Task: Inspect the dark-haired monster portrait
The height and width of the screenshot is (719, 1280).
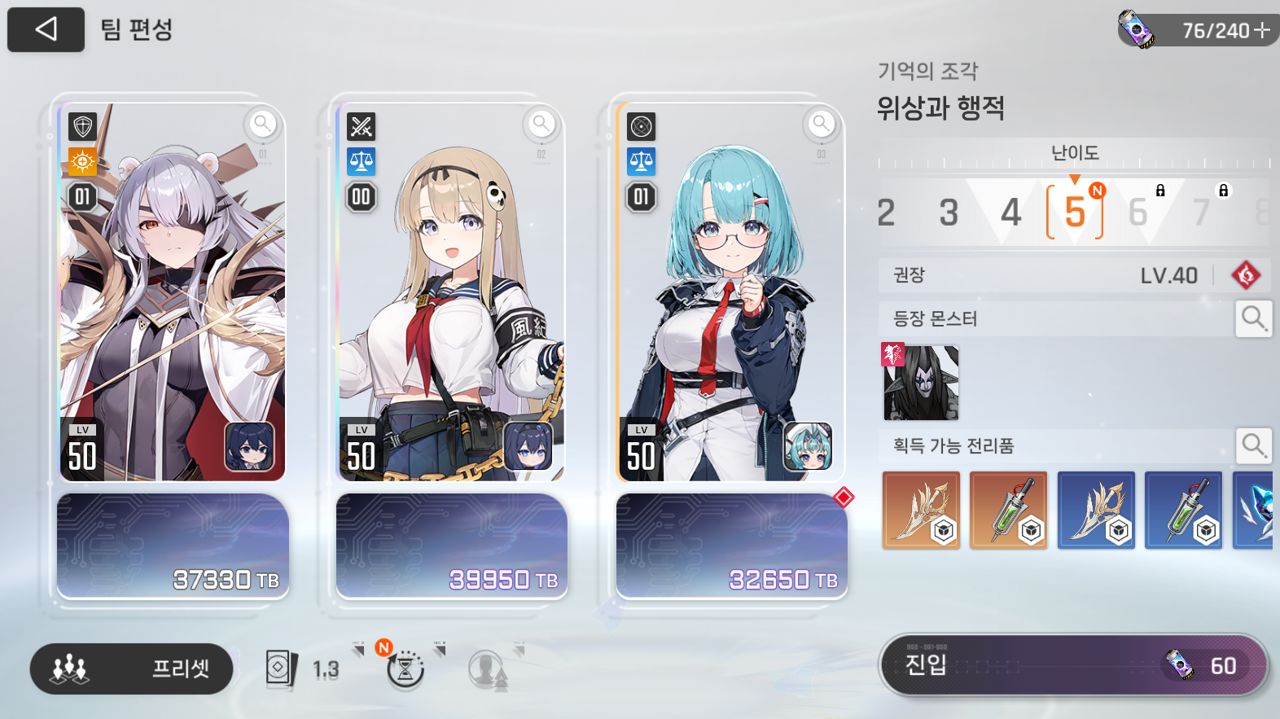Action: [x=921, y=382]
